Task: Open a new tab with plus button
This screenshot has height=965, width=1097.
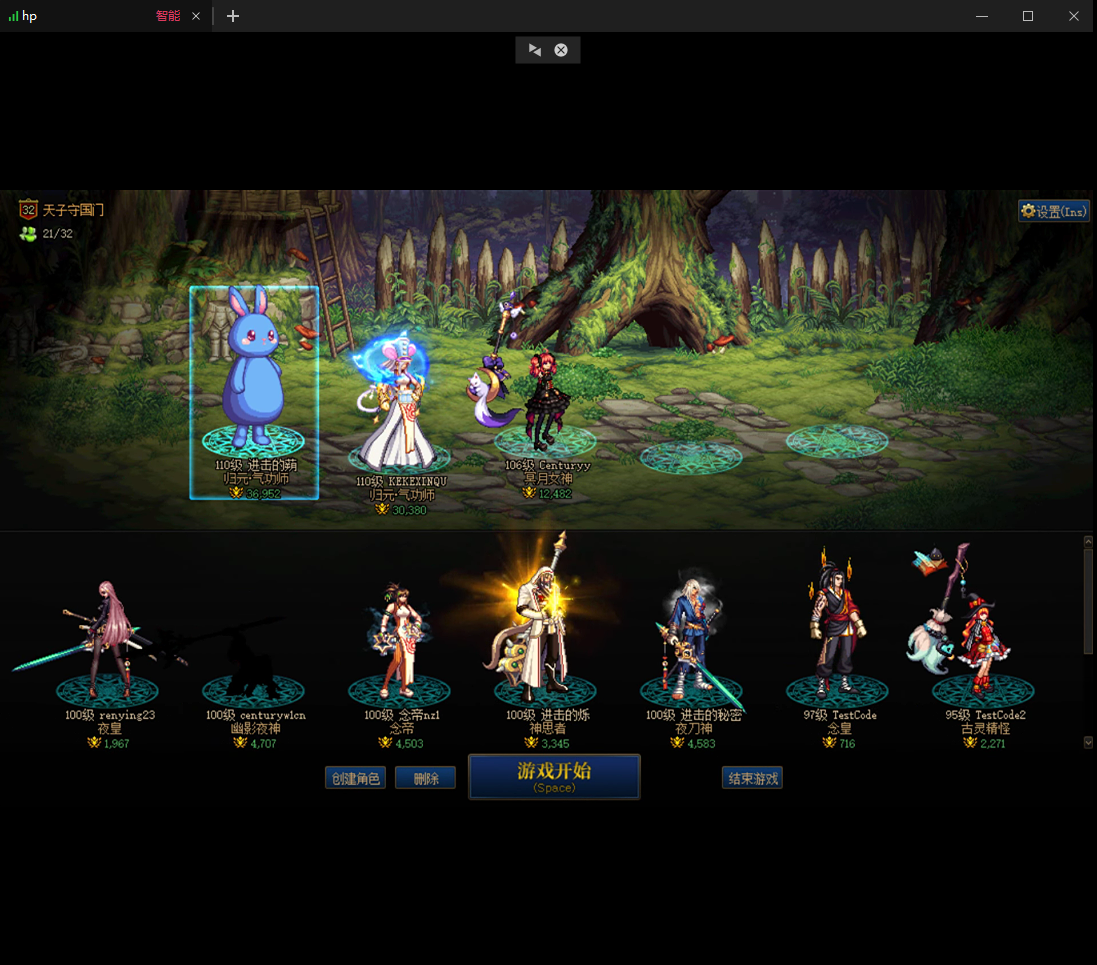Action: coord(233,16)
